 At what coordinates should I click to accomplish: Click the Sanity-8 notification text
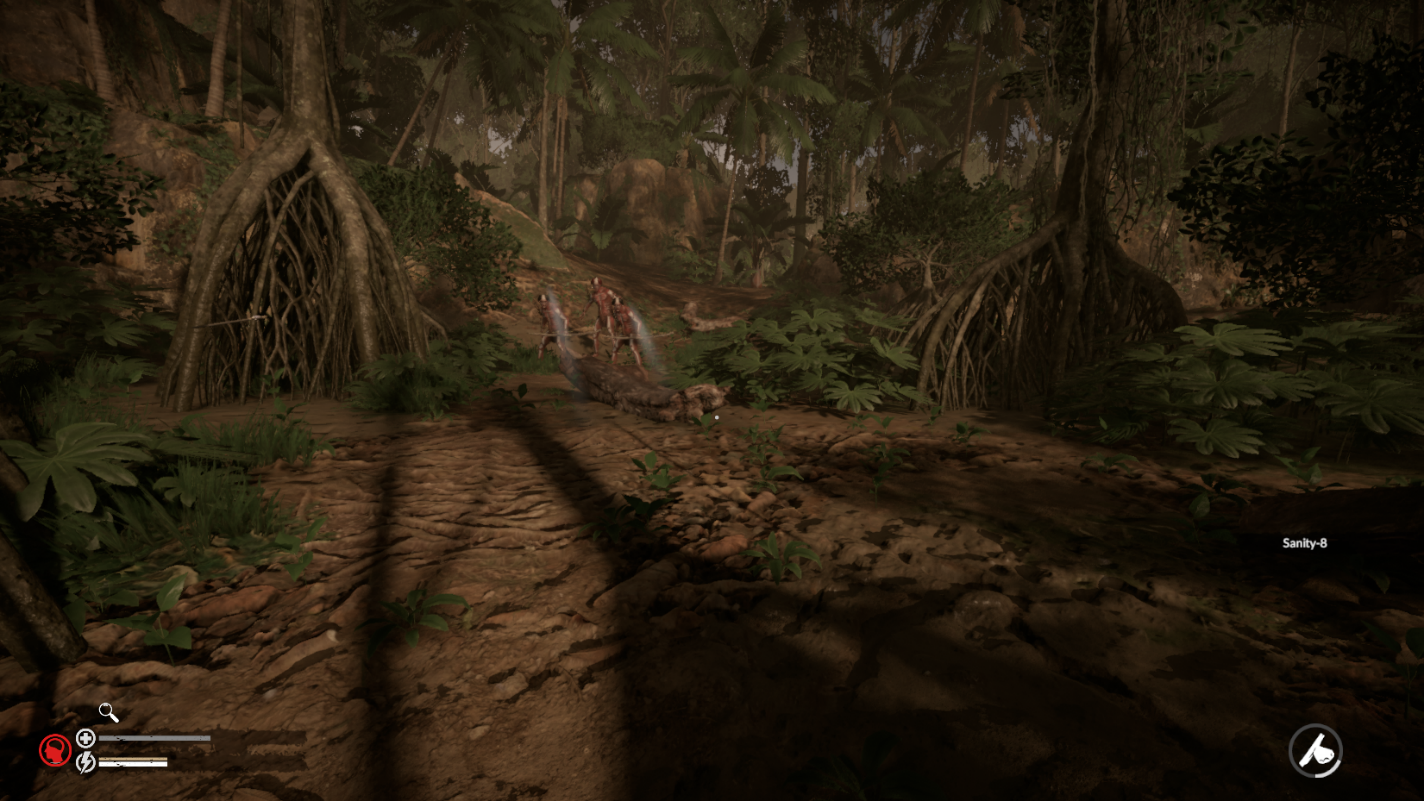[x=1303, y=541]
